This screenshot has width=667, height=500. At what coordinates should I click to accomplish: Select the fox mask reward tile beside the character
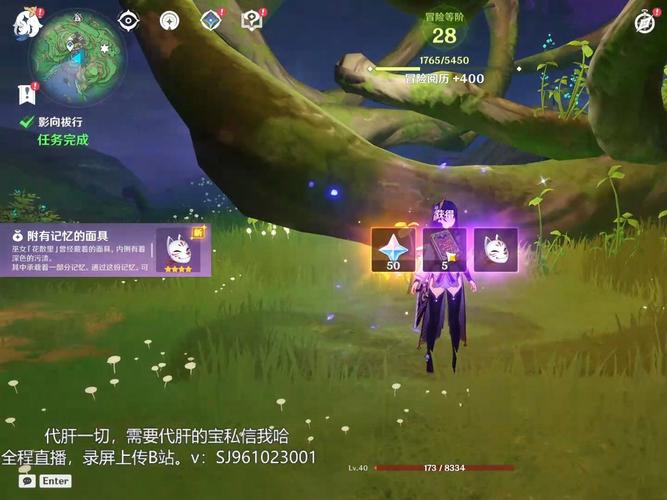click(x=495, y=250)
